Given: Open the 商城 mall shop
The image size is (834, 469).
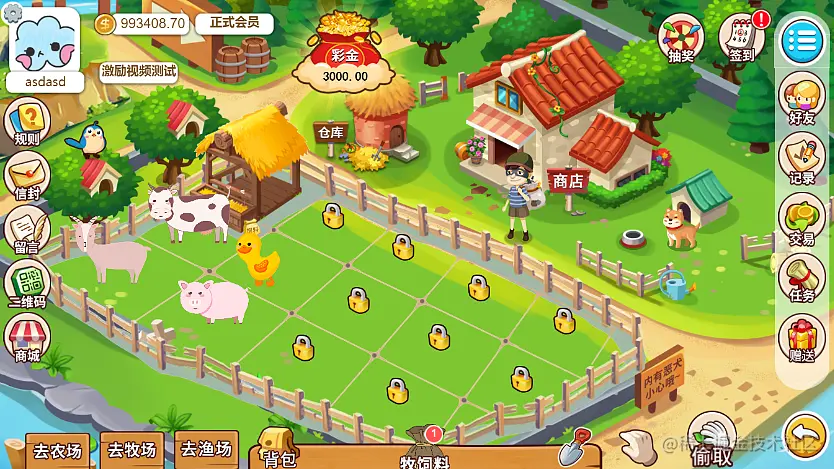Looking at the screenshot, I should [x=27, y=340].
